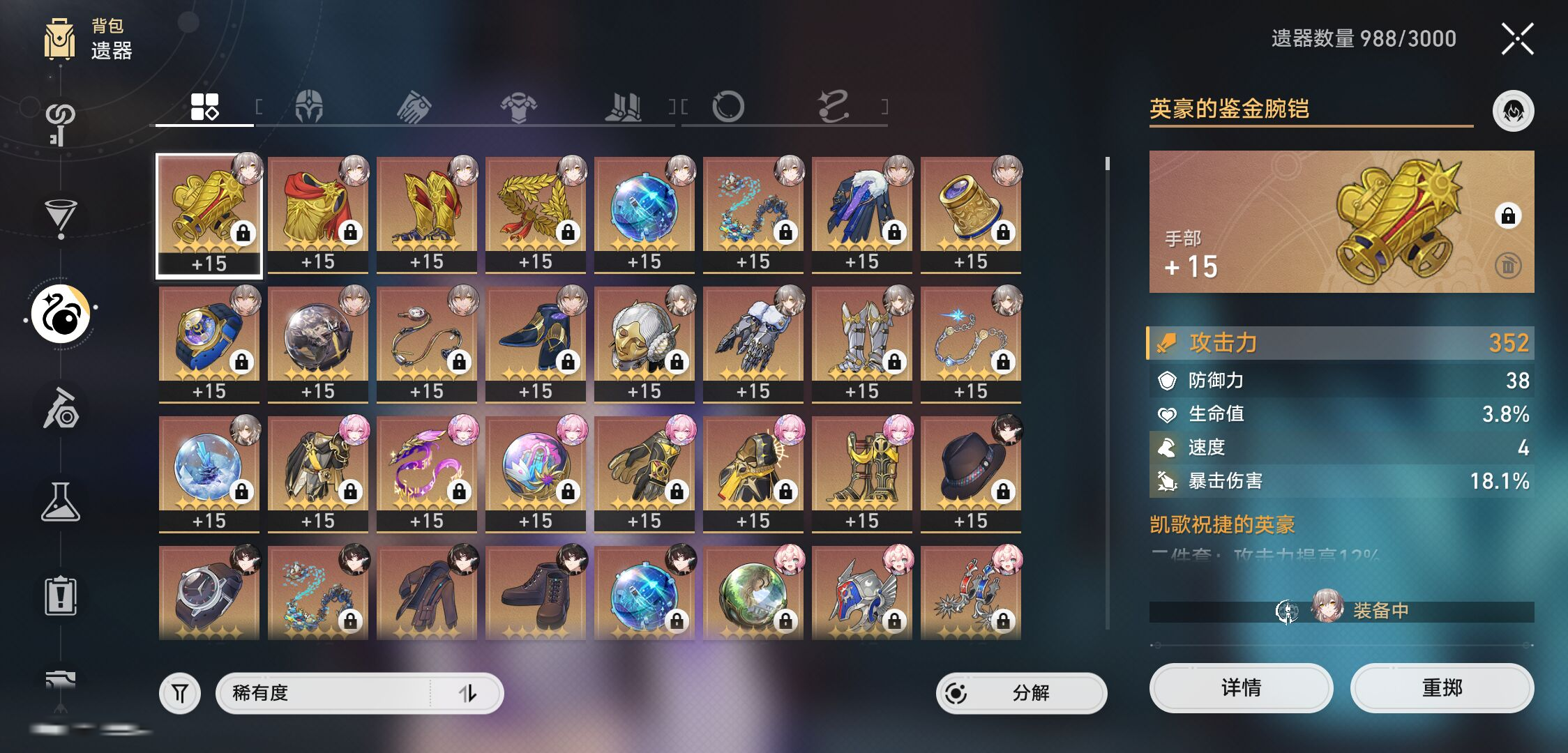Switch to the planar sphere tab
Viewport: 1568px width, 753px height.
point(728,107)
